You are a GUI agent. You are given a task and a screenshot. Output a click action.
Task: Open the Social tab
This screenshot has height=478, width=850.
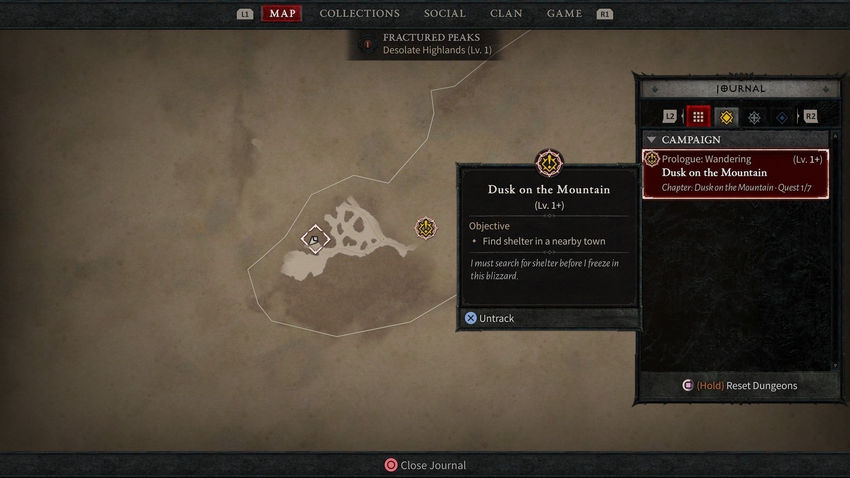pos(444,14)
